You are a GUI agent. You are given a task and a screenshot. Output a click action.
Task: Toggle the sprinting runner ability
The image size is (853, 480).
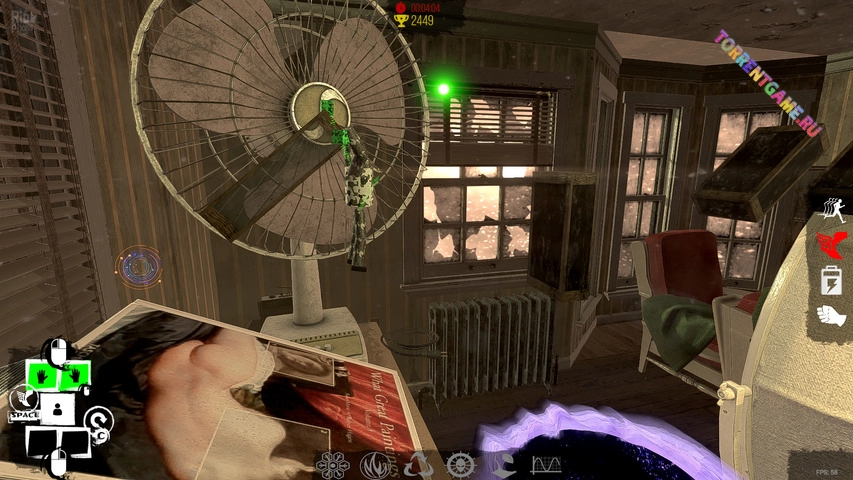[x=831, y=208]
